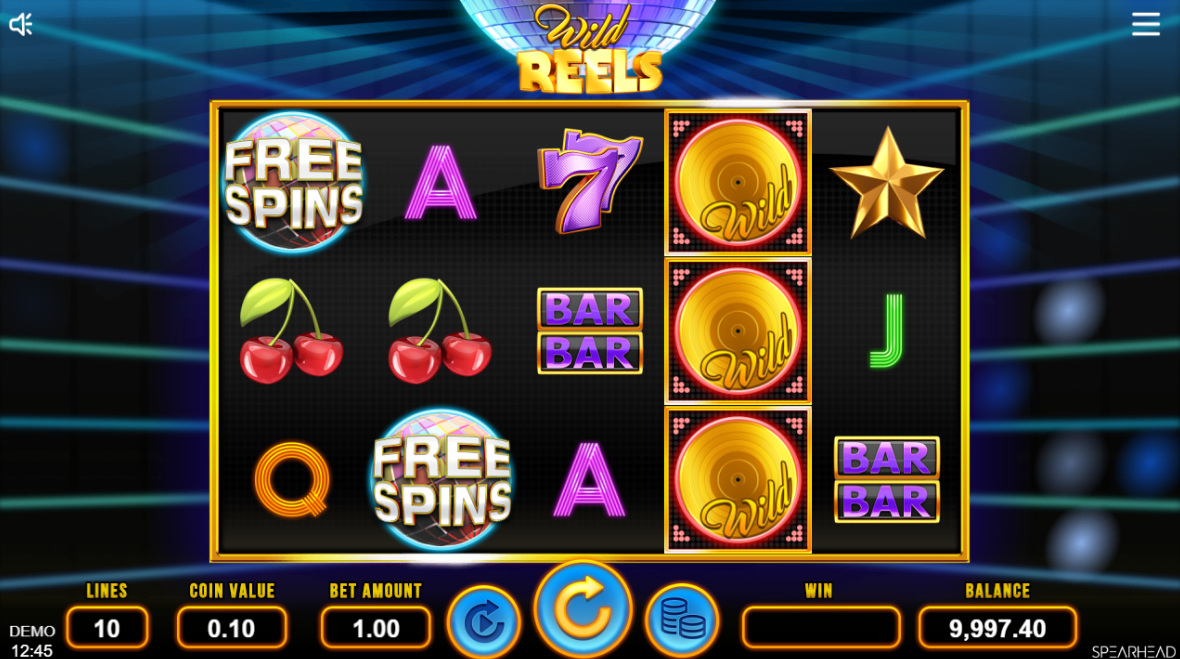Start autoplay with the small play-arrow button

click(x=484, y=622)
